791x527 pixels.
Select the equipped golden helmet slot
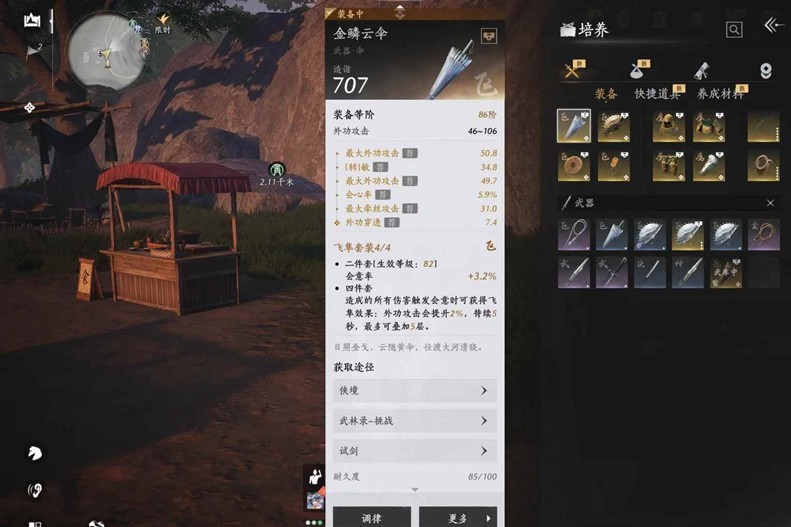(668, 126)
